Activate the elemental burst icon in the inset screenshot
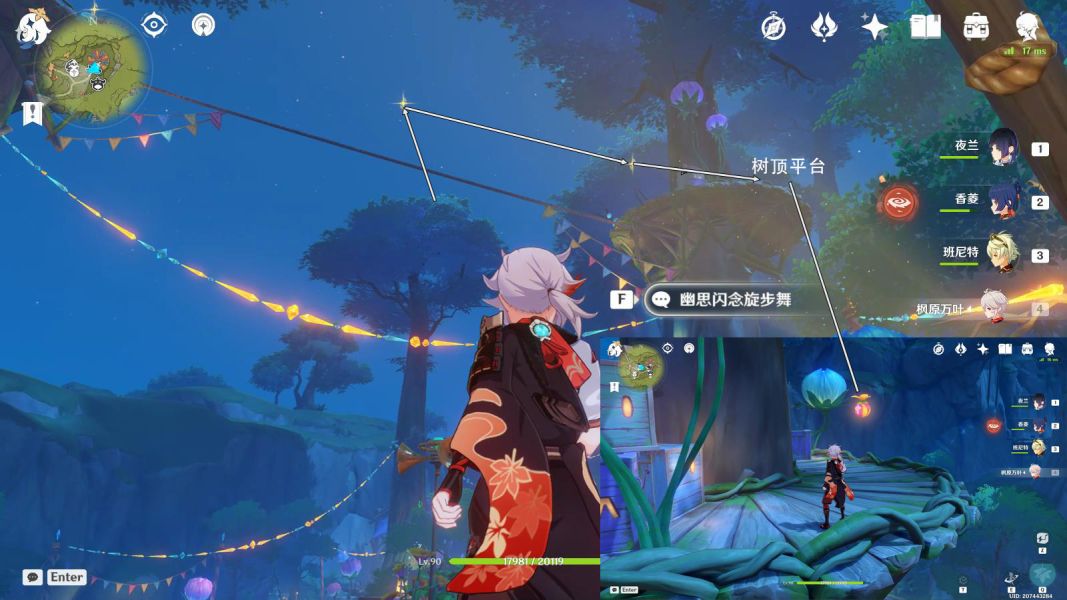 tap(1042, 575)
